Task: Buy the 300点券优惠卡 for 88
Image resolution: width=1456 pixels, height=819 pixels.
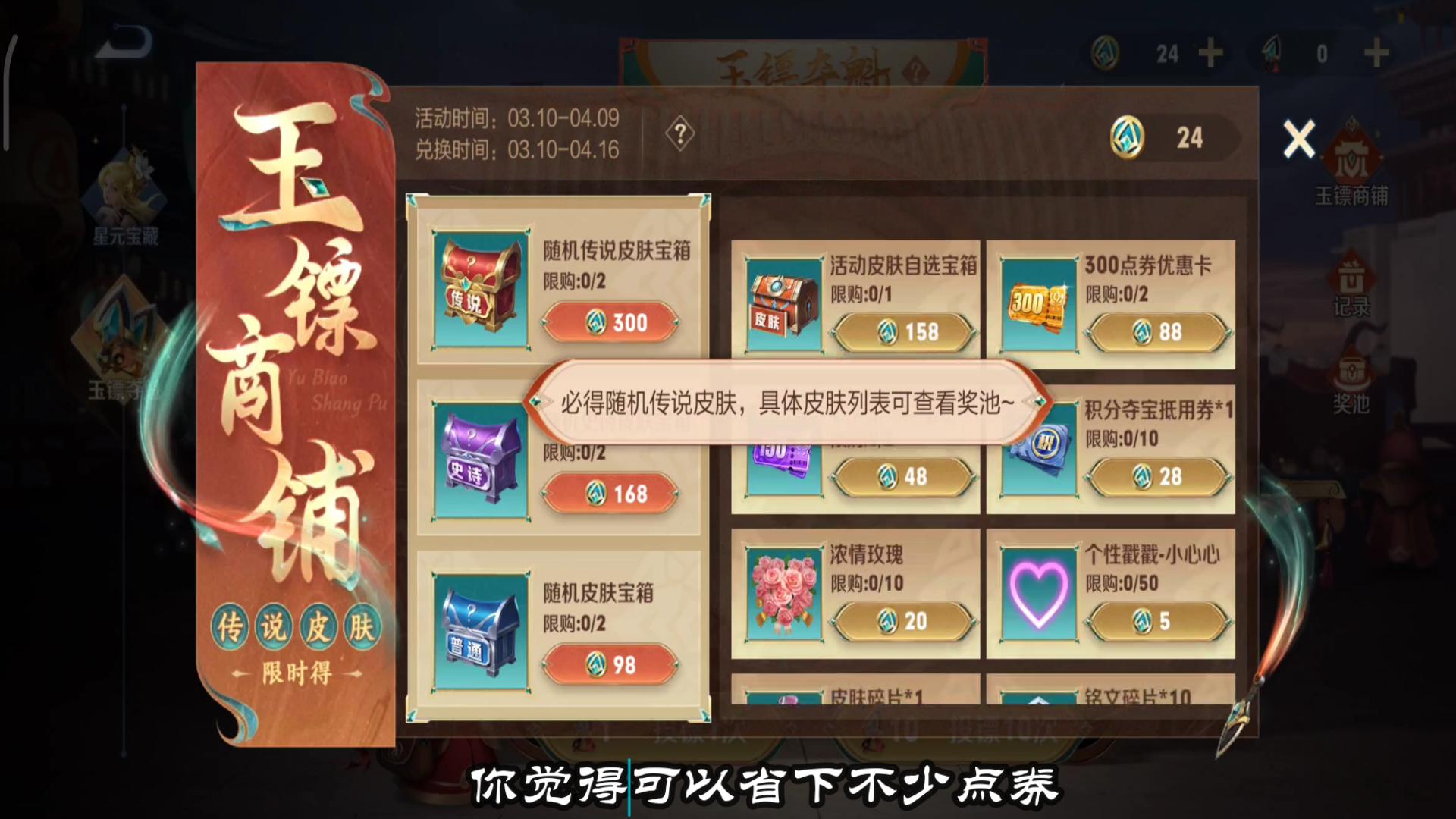Action: (x=1158, y=331)
